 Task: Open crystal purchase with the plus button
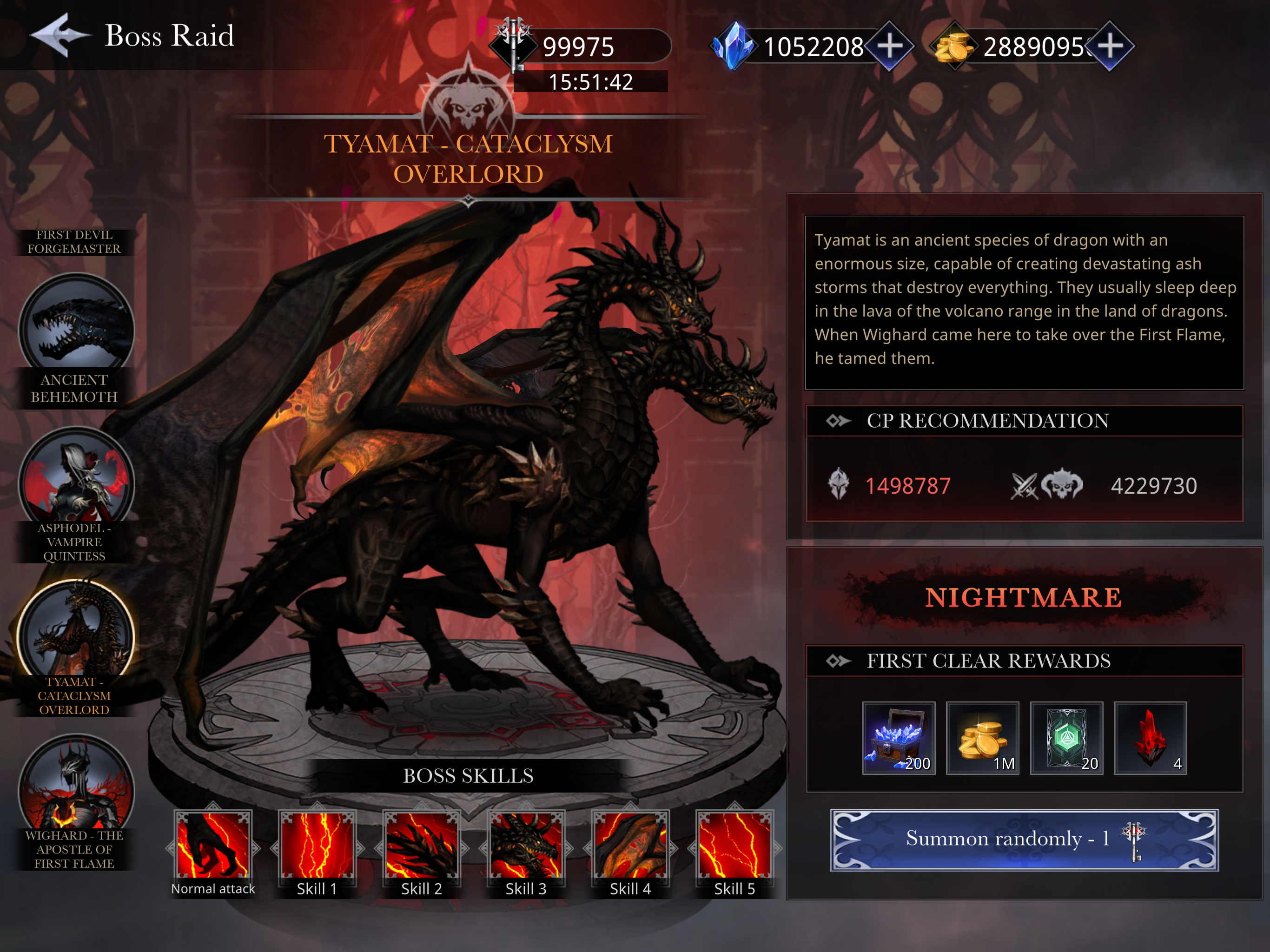891,45
